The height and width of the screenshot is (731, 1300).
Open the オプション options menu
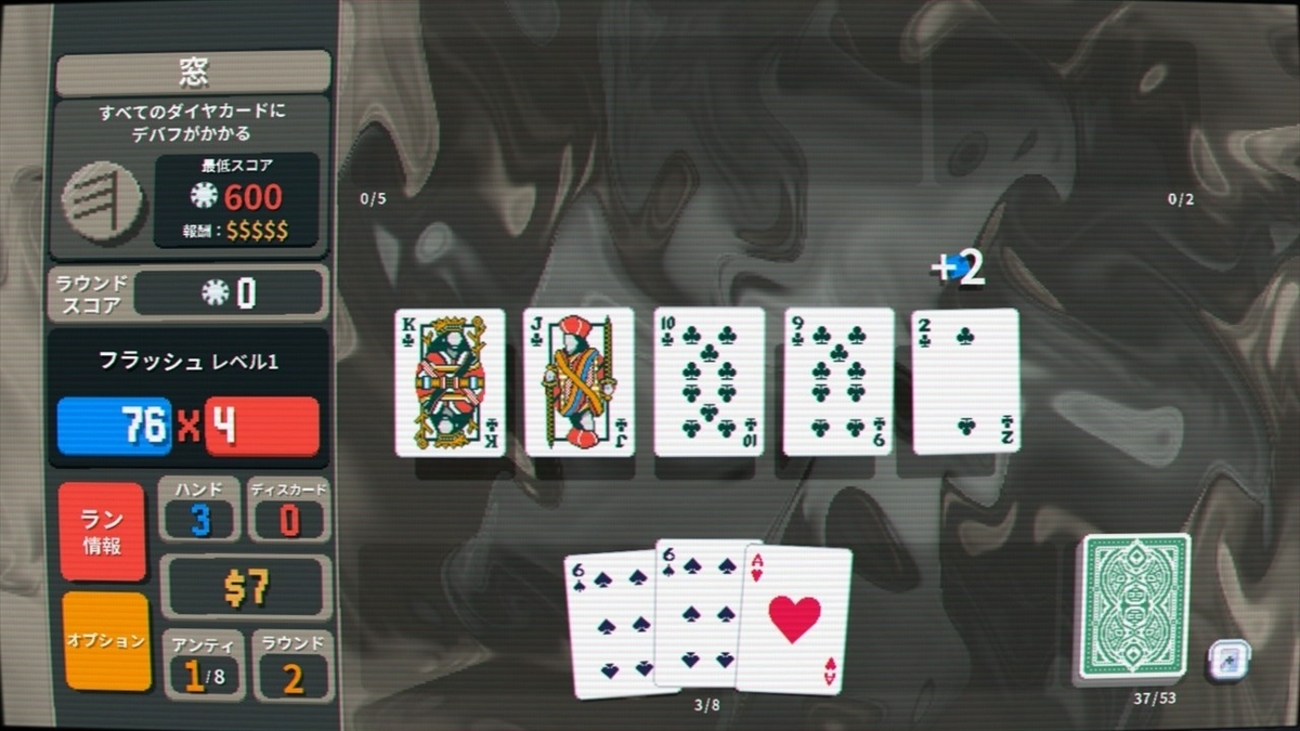point(106,640)
